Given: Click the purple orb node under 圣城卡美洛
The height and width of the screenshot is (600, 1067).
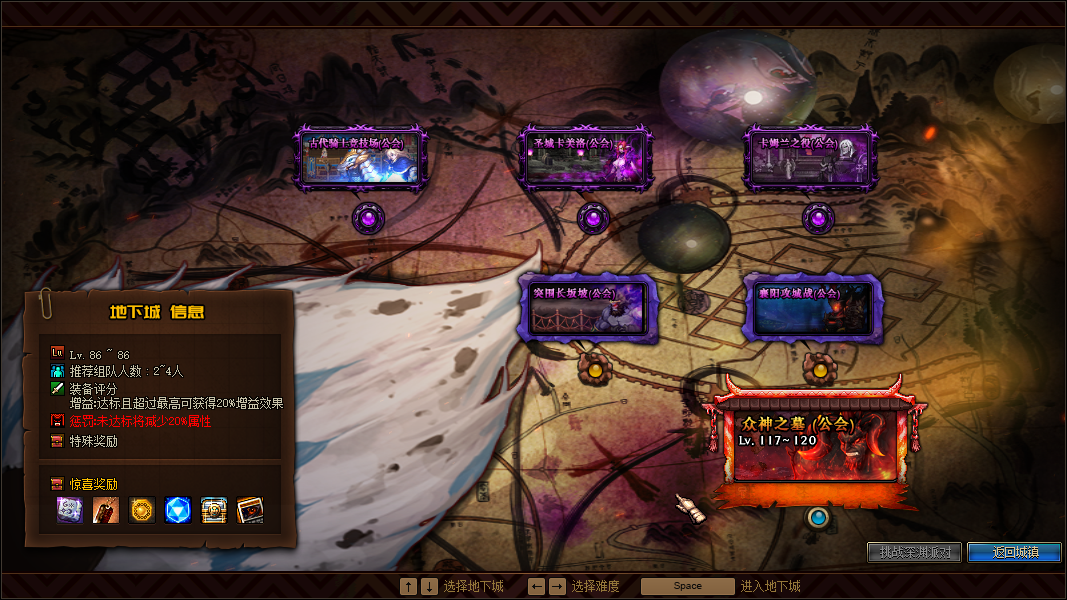Looking at the screenshot, I should (593, 216).
